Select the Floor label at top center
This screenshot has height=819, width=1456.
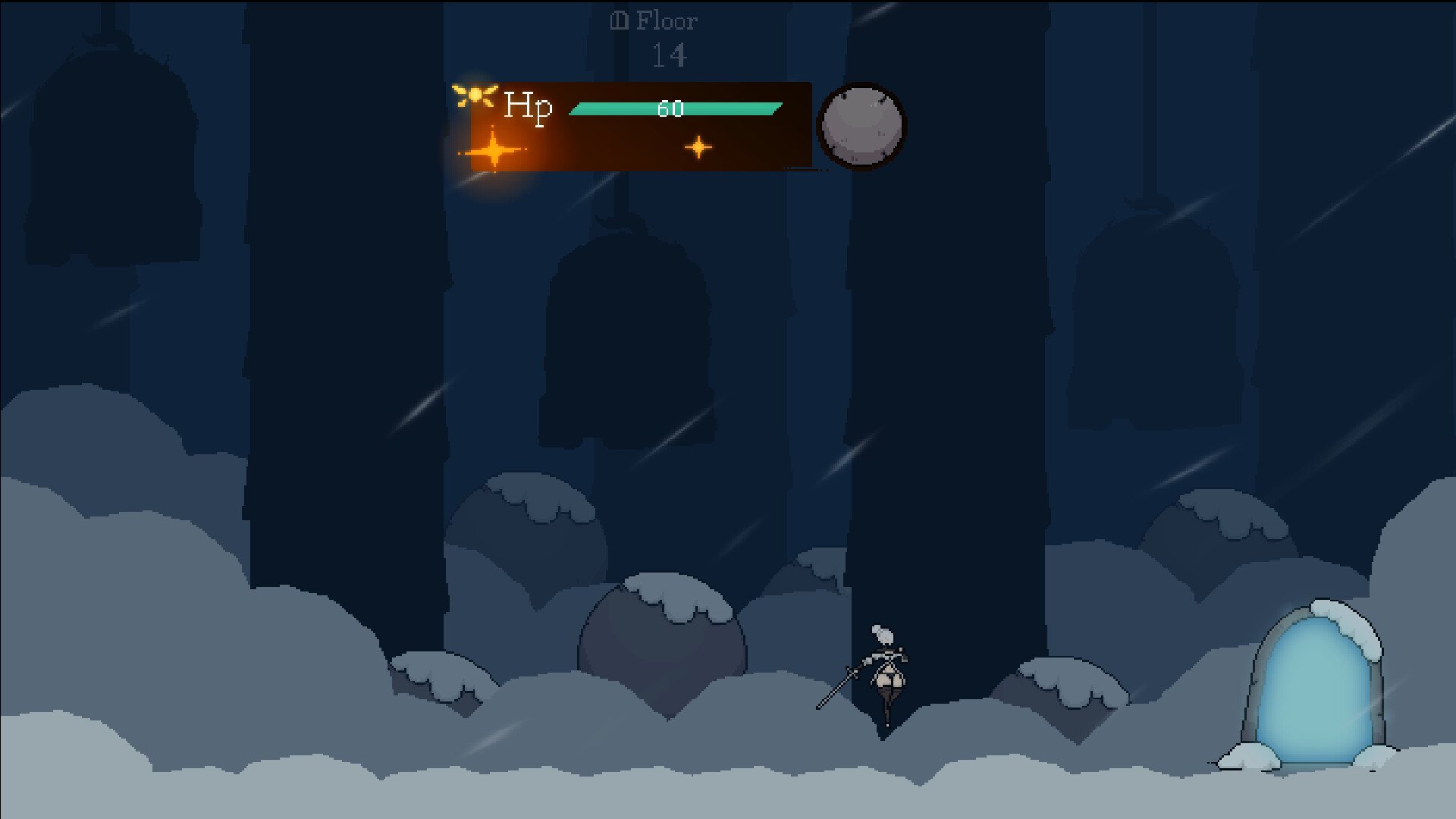click(x=665, y=20)
